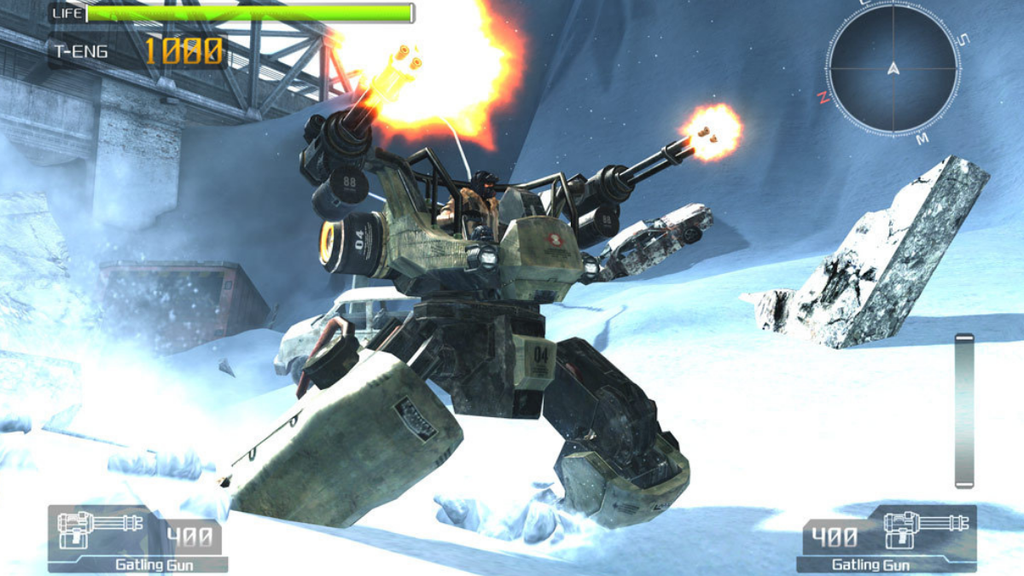The width and height of the screenshot is (1024, 576).
Task: Click the circular compass radar
Action: pyautogui.click(x=893, y=68)
